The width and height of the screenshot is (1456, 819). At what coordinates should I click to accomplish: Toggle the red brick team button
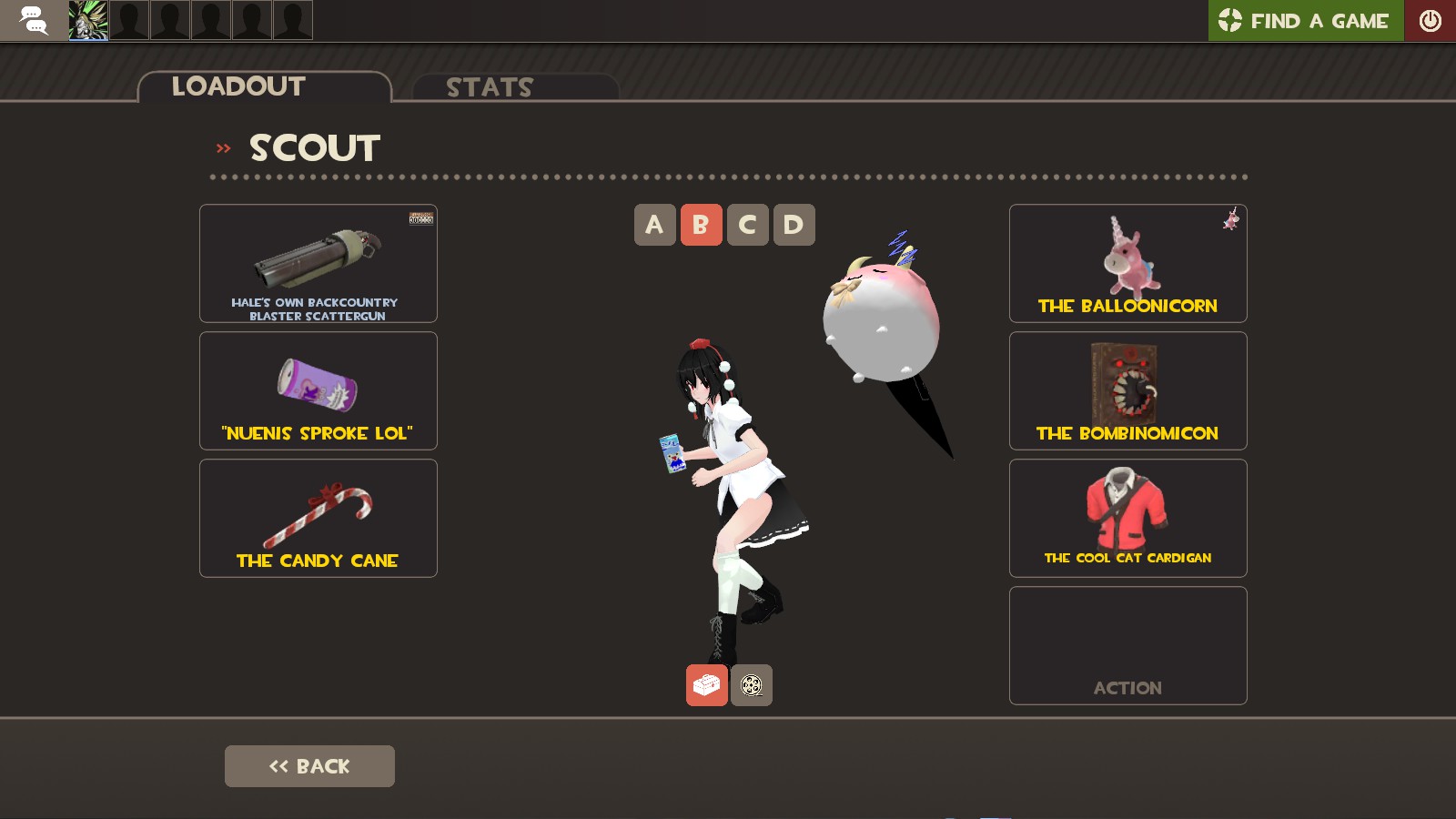706,685
